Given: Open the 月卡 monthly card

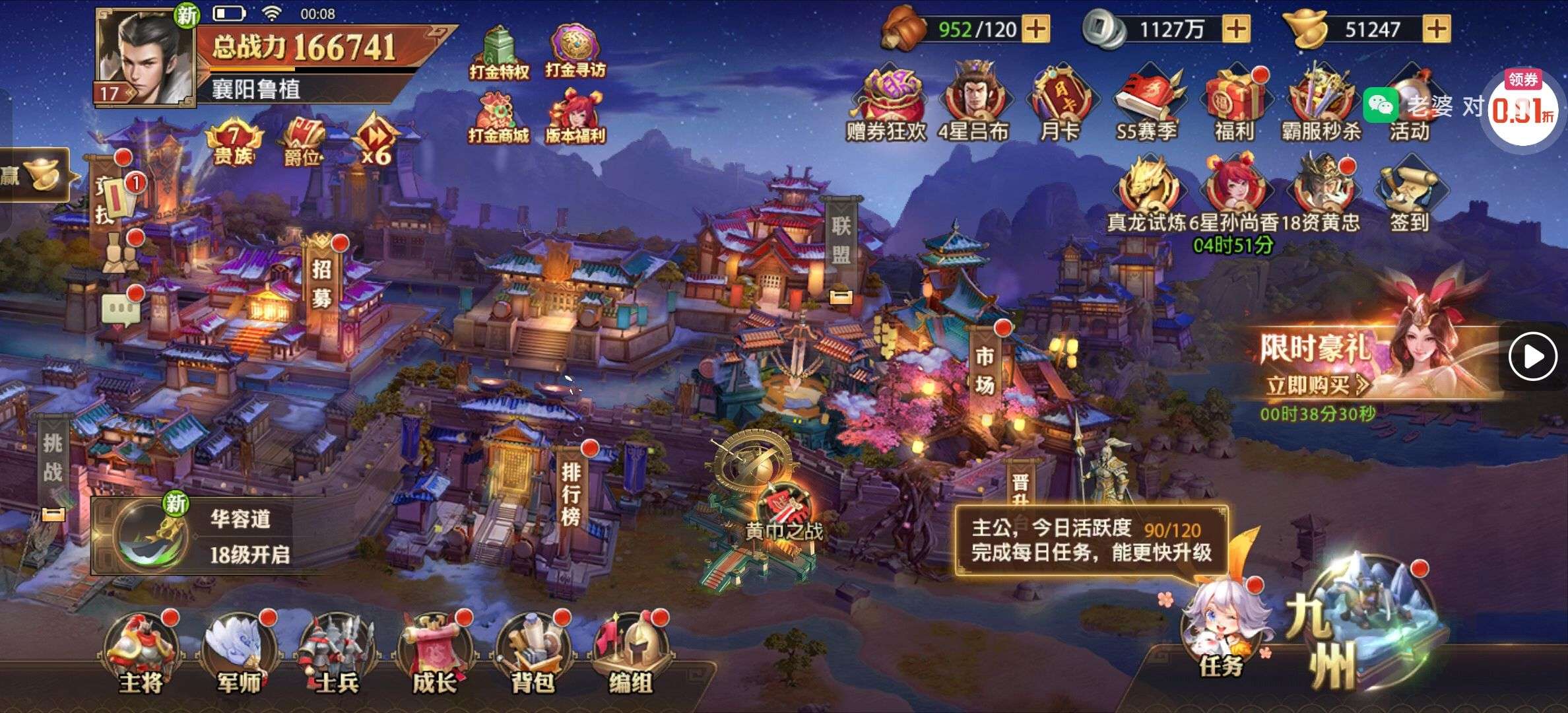Looking at the screenshot, I should (1059, 106).
